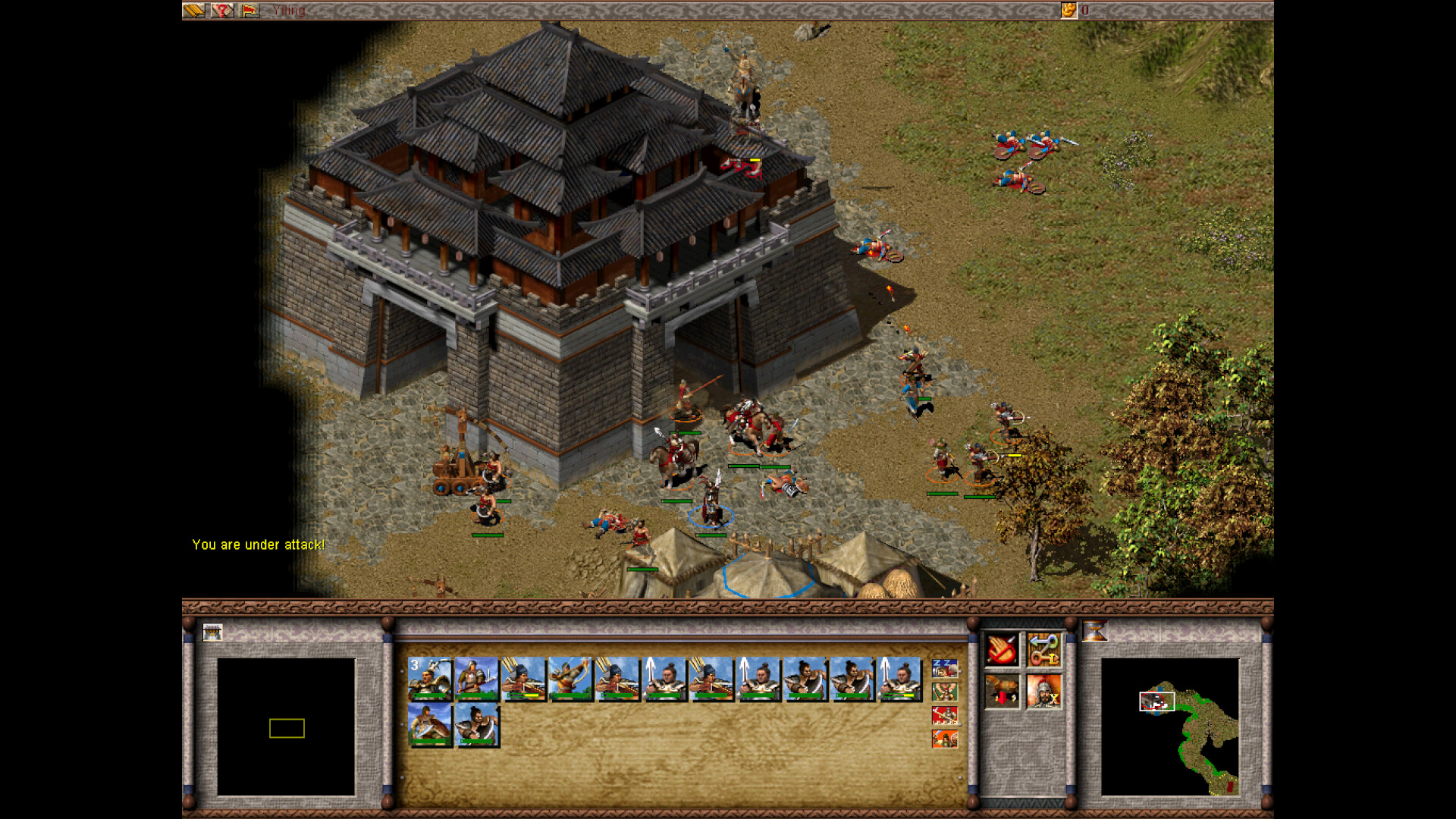
Task: Select the archer unit portrait
Action: (570, 680)
